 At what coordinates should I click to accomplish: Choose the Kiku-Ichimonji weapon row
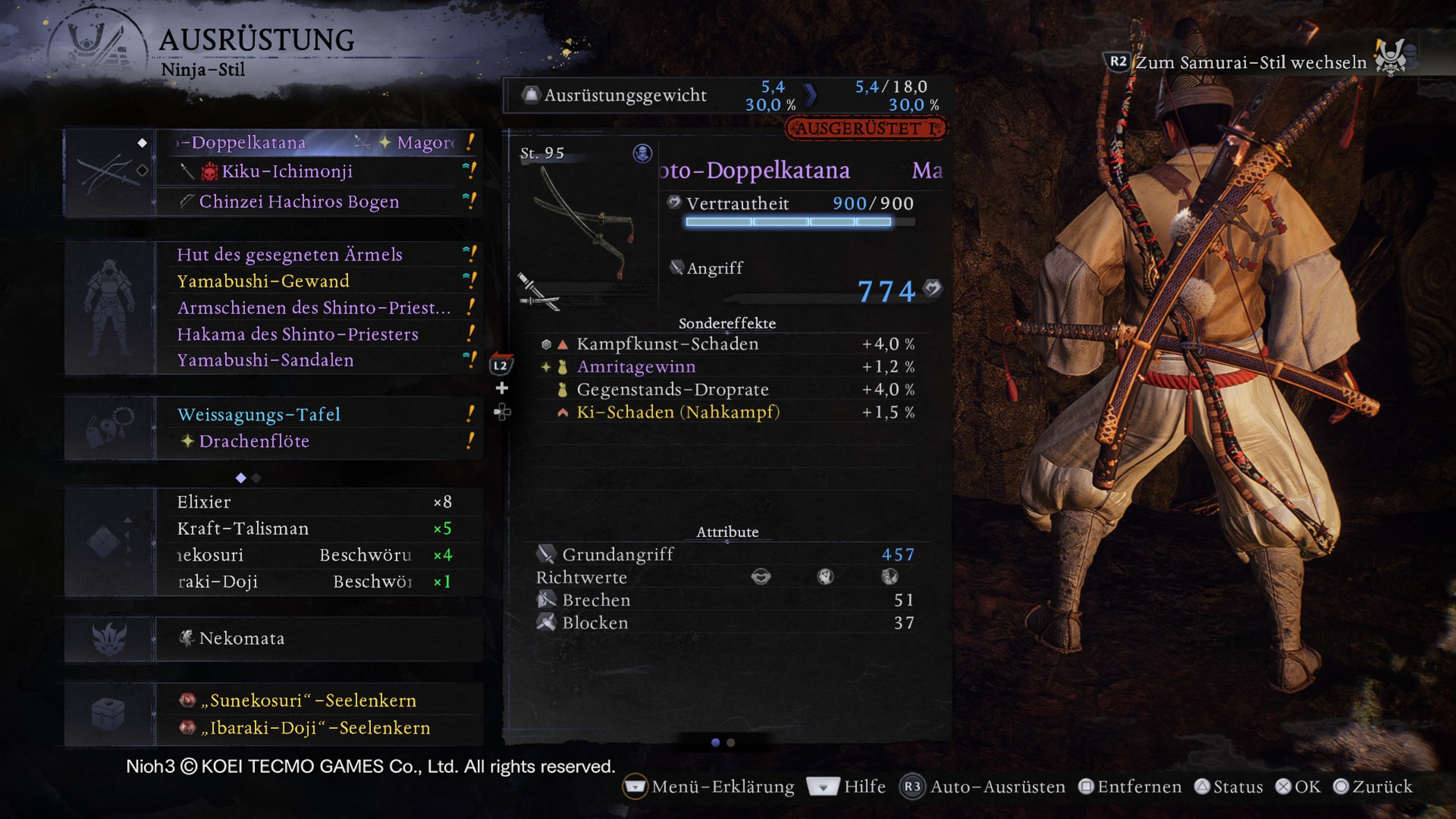318,171
